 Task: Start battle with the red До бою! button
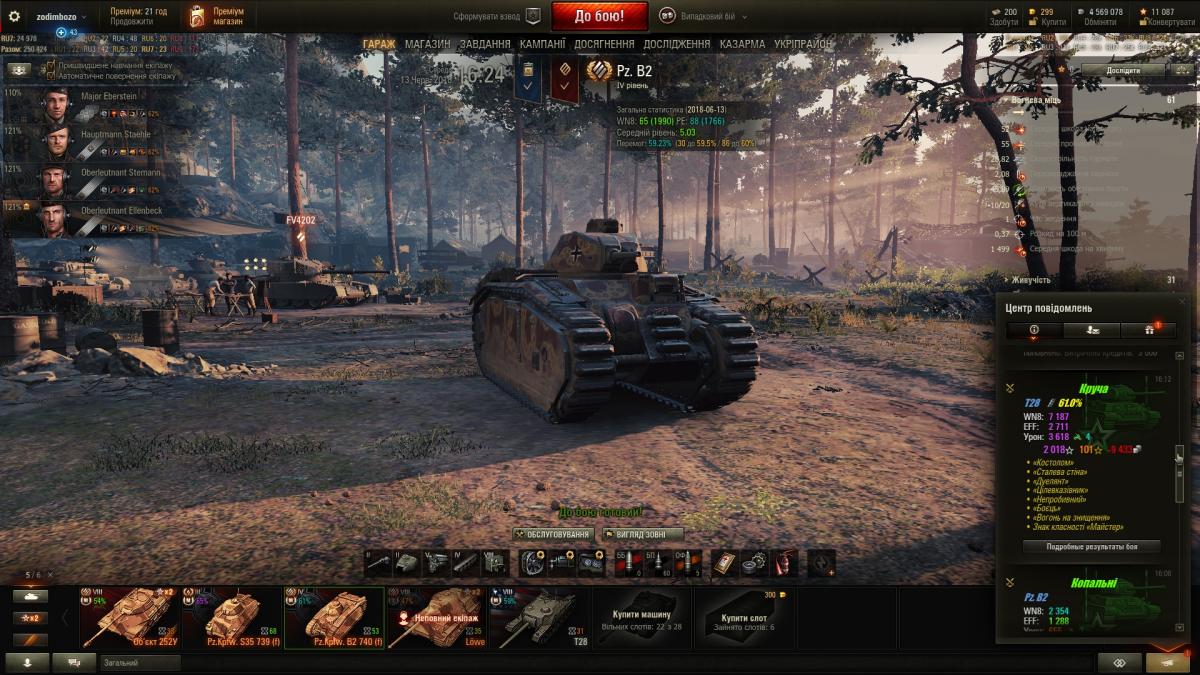(599, 16)
